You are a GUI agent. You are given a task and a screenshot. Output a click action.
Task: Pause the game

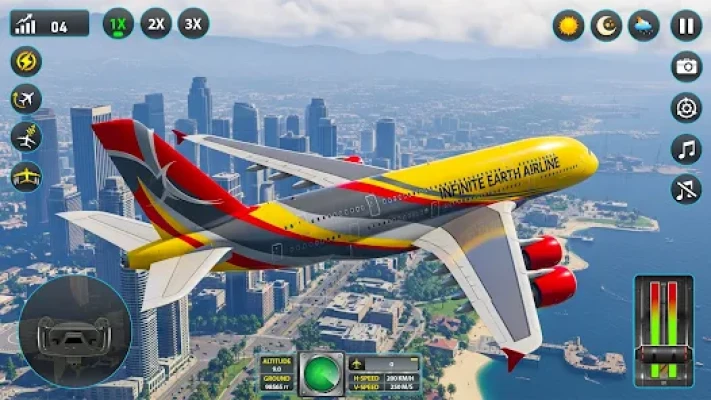click(x=686, y=25)
